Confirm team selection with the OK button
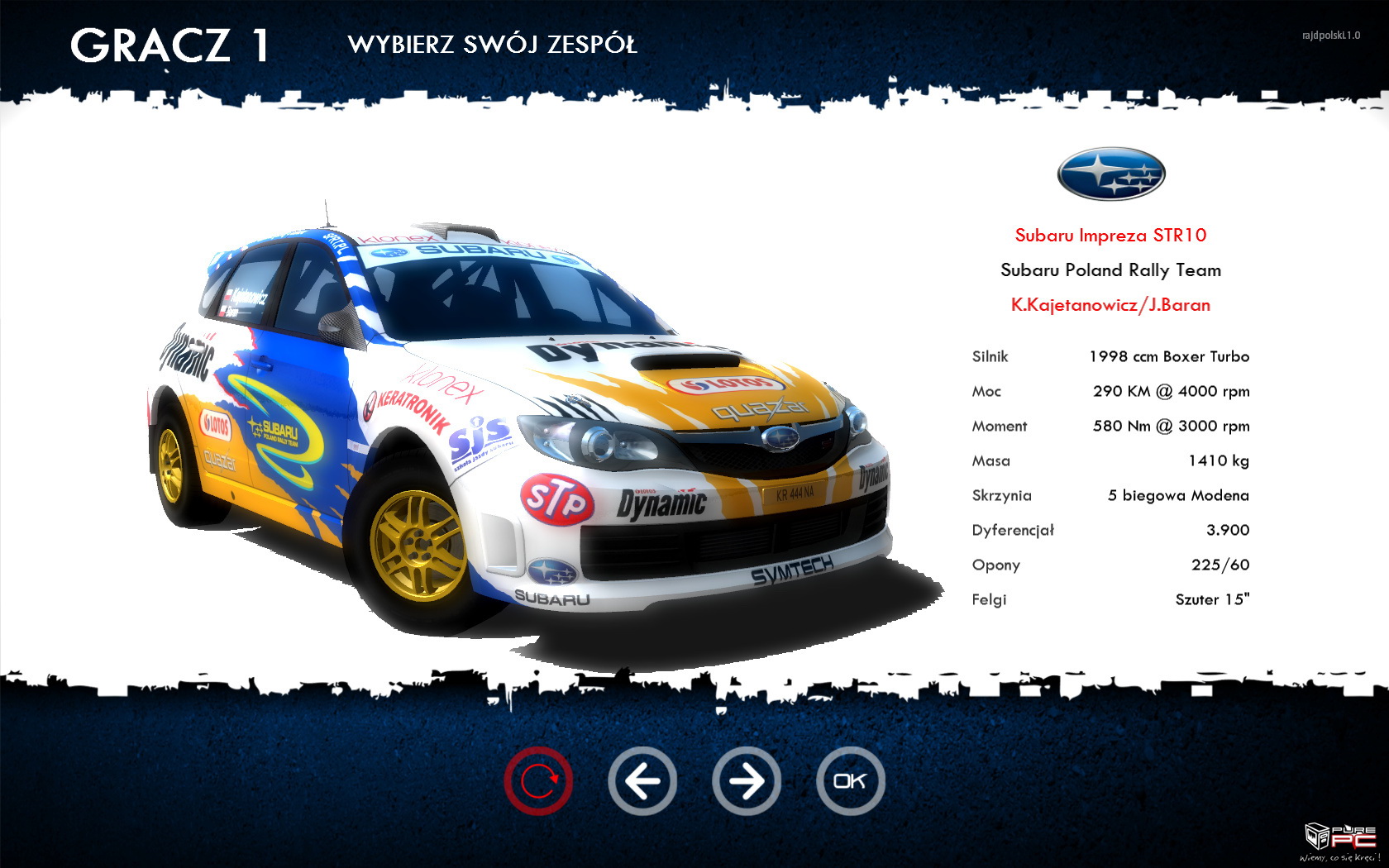1389x868 pixels. click(850, 781)
